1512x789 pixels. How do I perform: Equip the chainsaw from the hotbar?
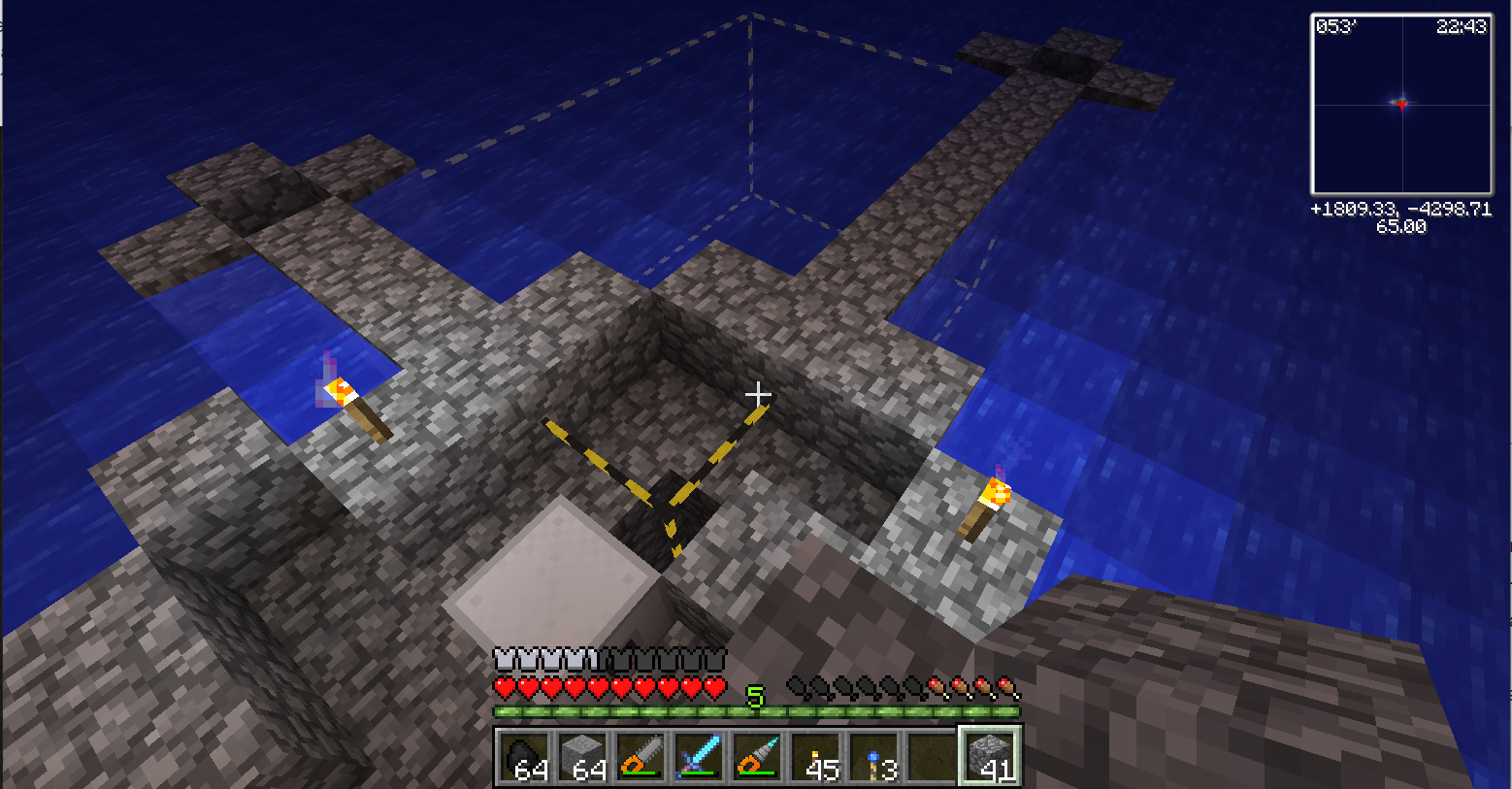[x=641, y=756]
